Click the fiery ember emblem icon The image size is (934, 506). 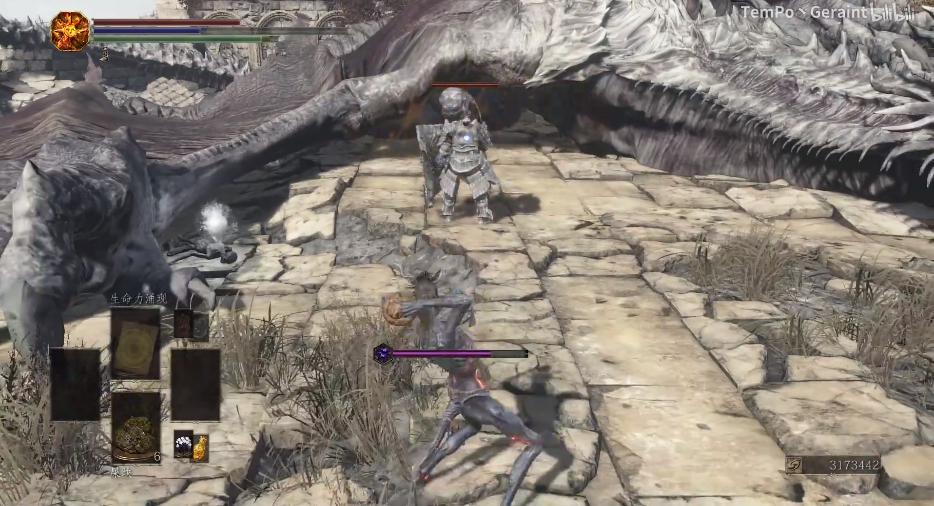click(x=70, y=30)
